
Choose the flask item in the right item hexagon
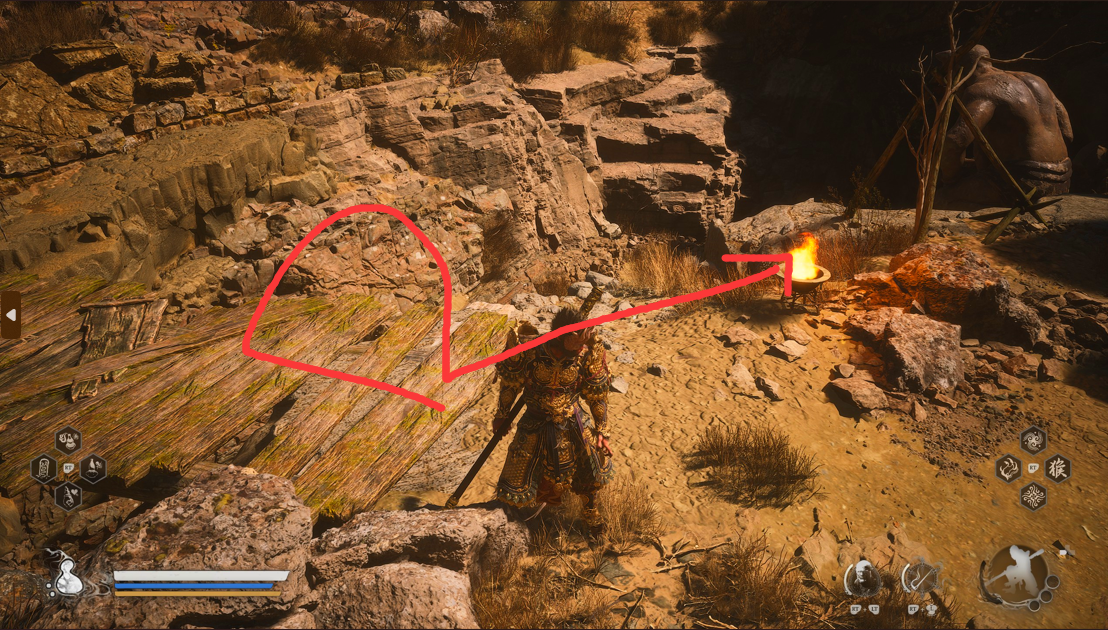92,467
